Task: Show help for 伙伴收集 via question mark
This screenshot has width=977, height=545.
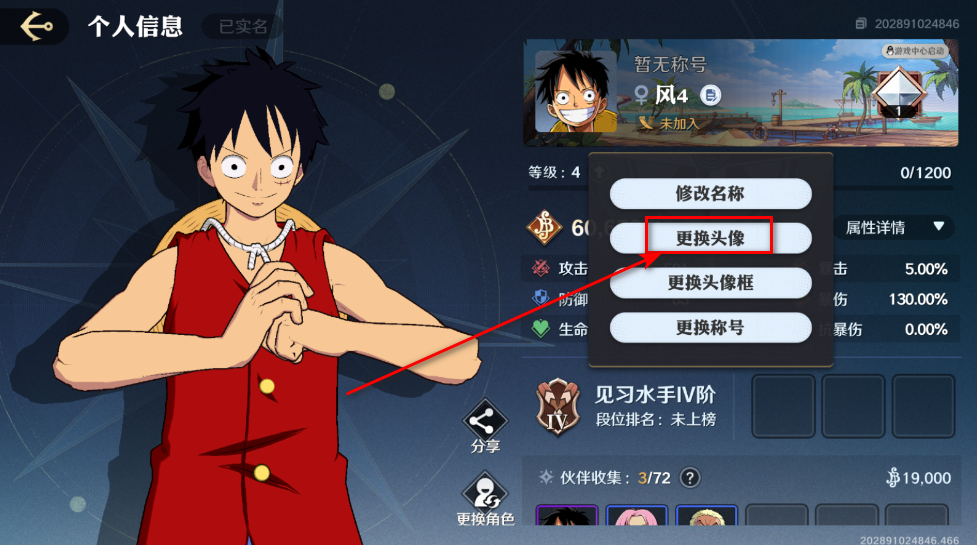Action: pos(689,478)
